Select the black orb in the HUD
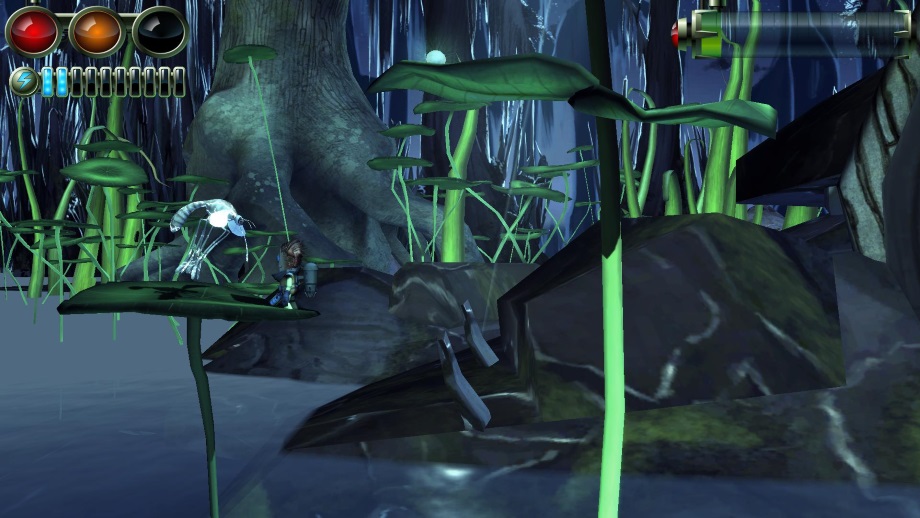Screen dimensions: 920x518 (x=159, y=31)
